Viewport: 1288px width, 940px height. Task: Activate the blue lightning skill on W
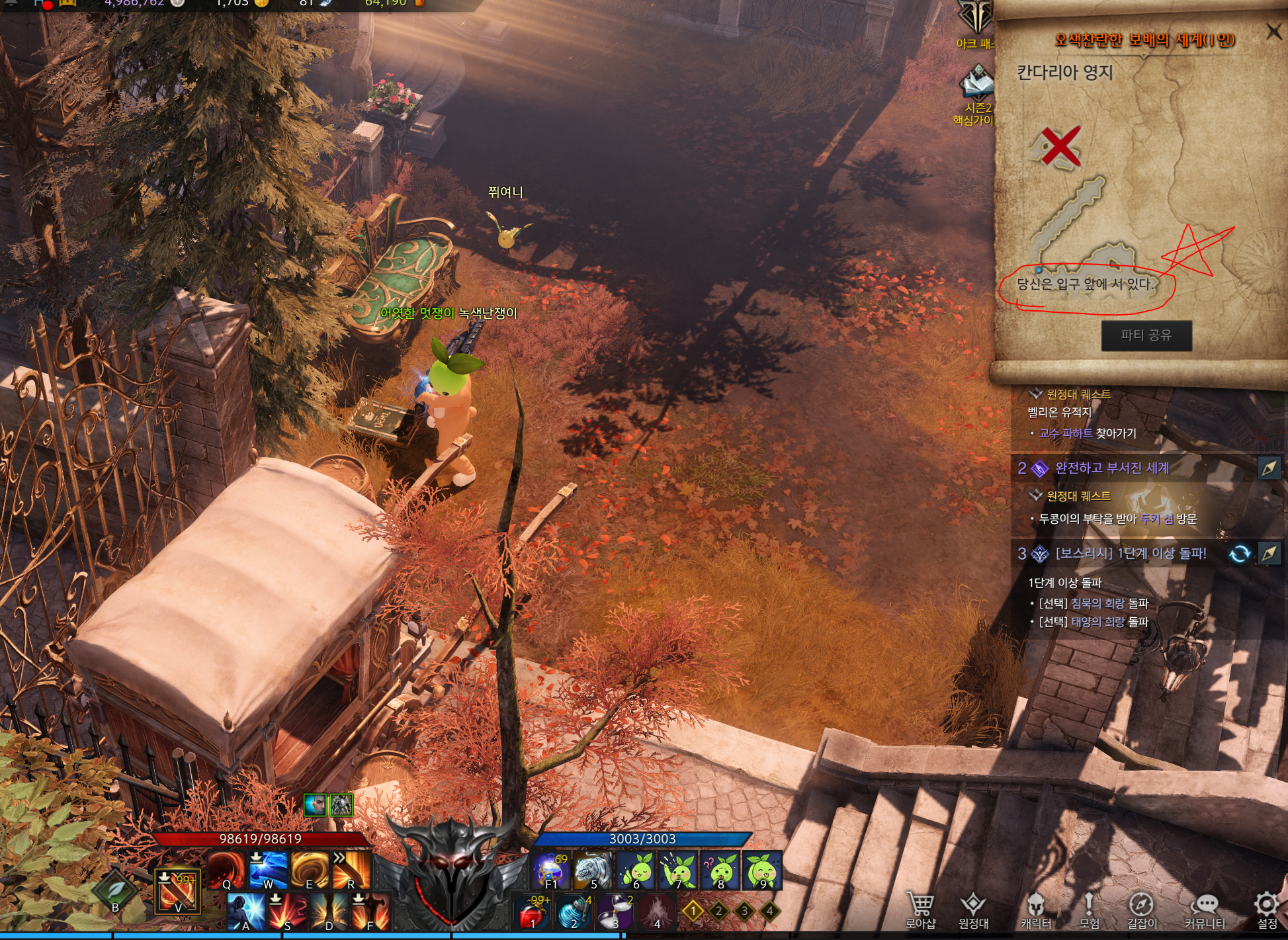268,870
